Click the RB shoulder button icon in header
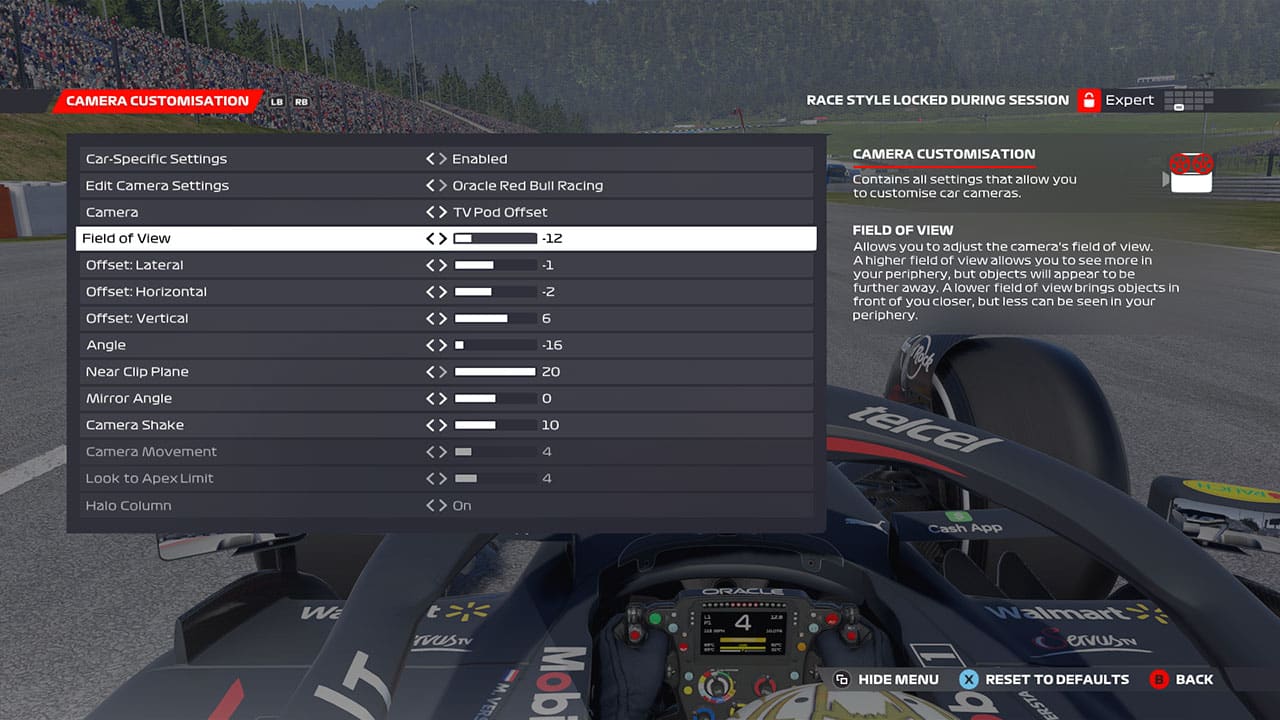This screenshot has width=1280, height=720. [302, 101]
